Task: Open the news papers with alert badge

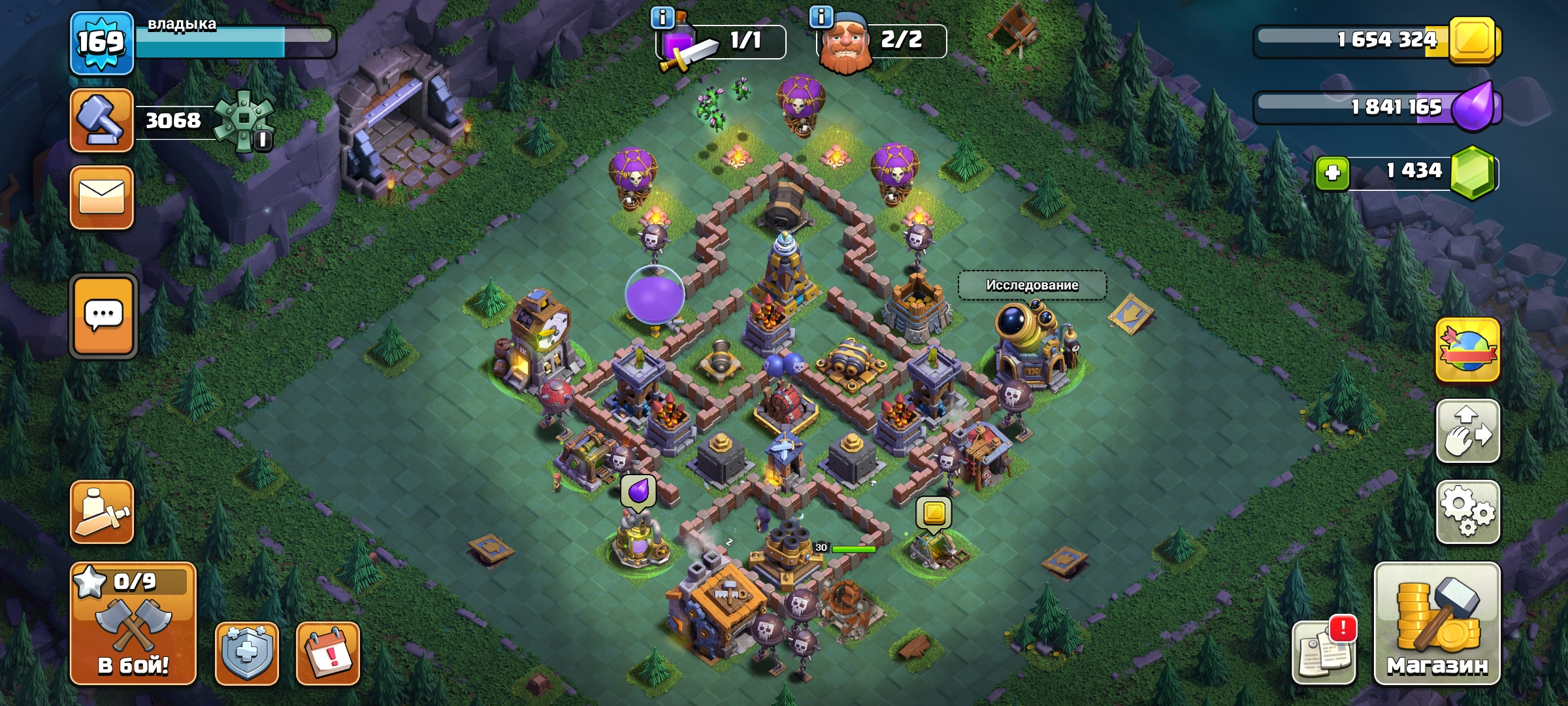Action: click(x=1324, y=652)
